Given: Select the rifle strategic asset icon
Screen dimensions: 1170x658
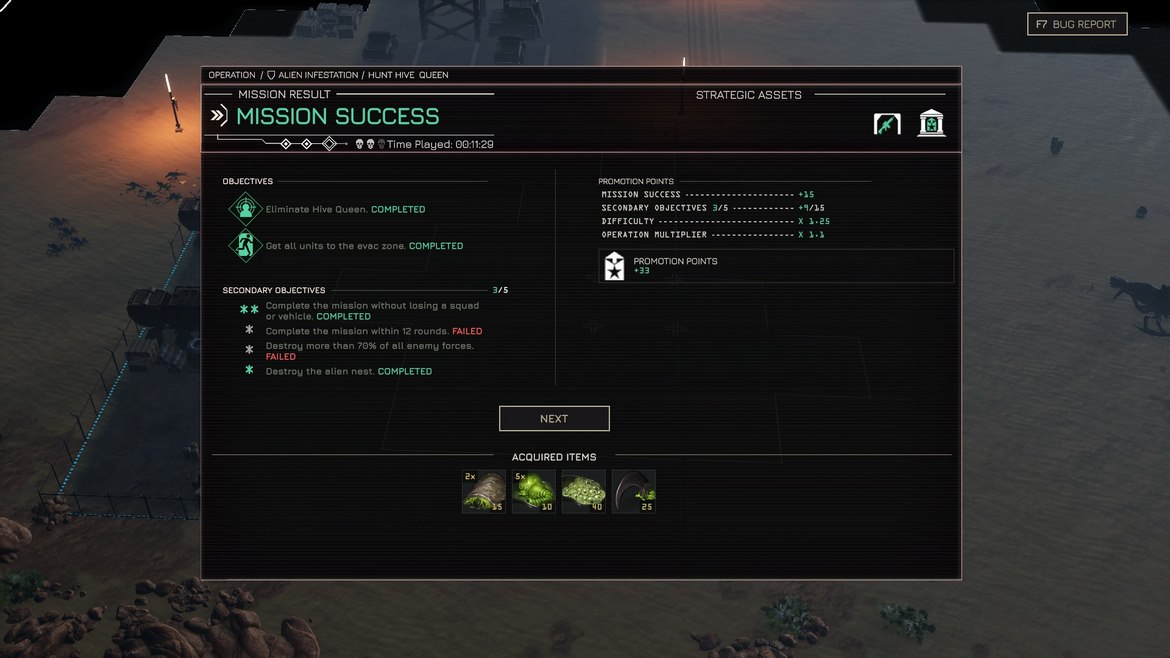Looking at the screenshot, I should point(887,124).
